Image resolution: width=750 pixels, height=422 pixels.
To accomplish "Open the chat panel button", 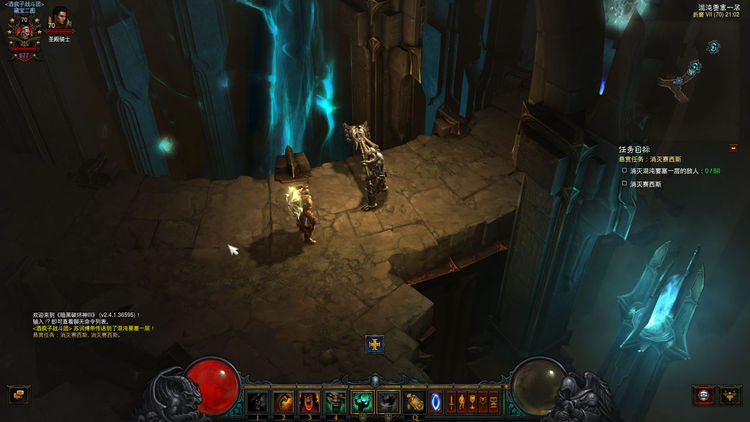I will (x=17, y=395).
